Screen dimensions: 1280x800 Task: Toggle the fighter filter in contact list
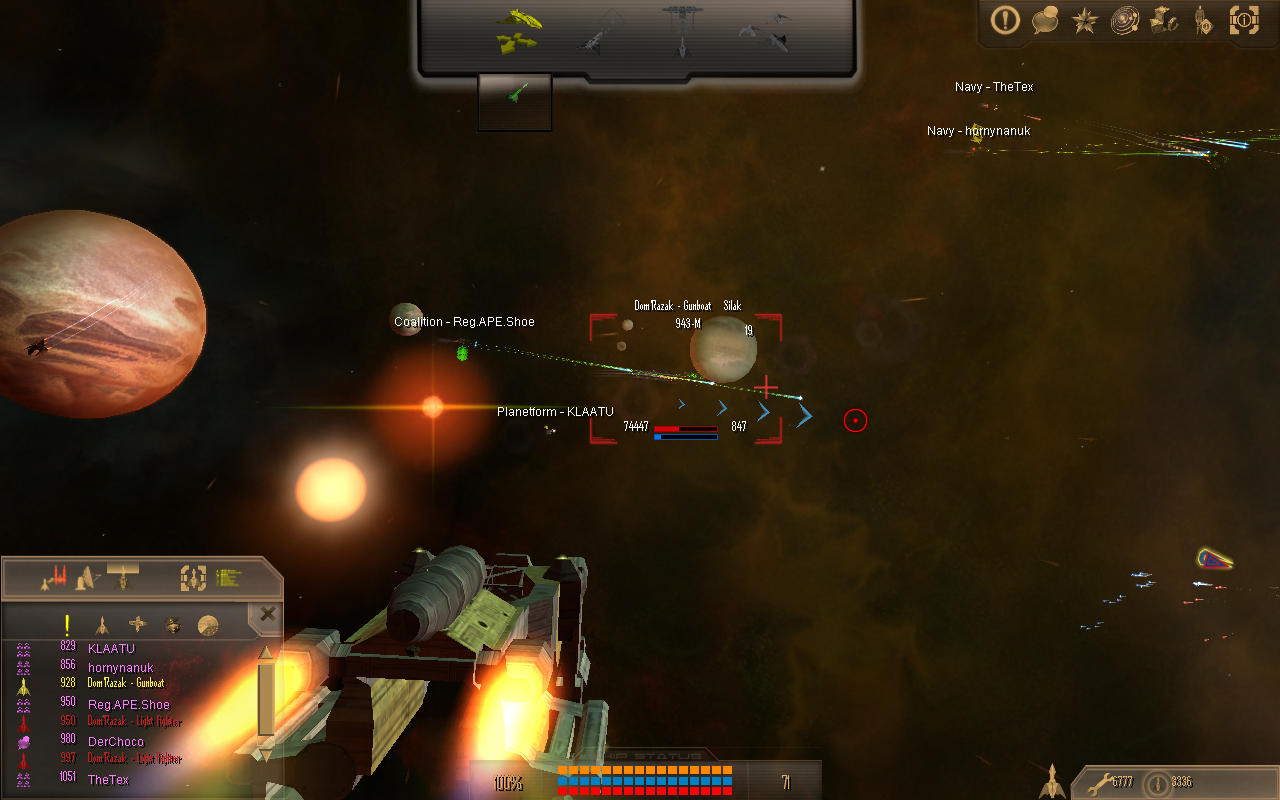coord(103,626)
